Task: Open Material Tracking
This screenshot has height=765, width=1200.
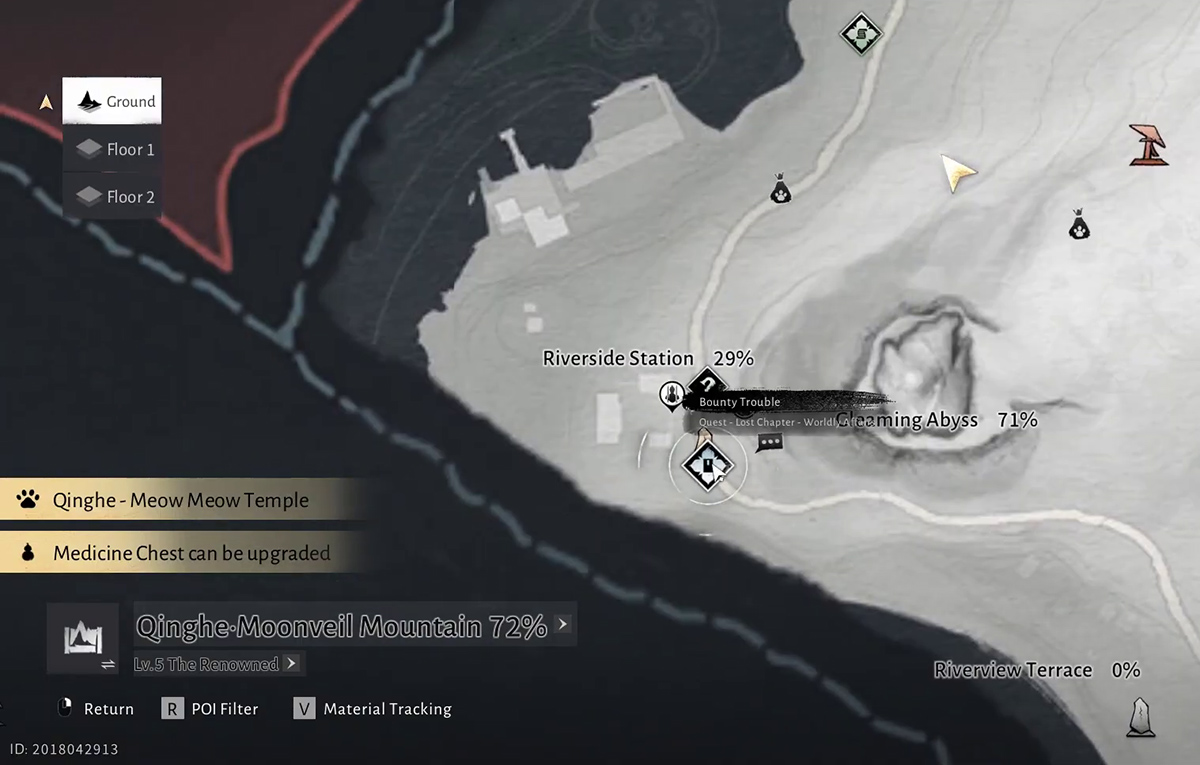Action: [373, 709]
